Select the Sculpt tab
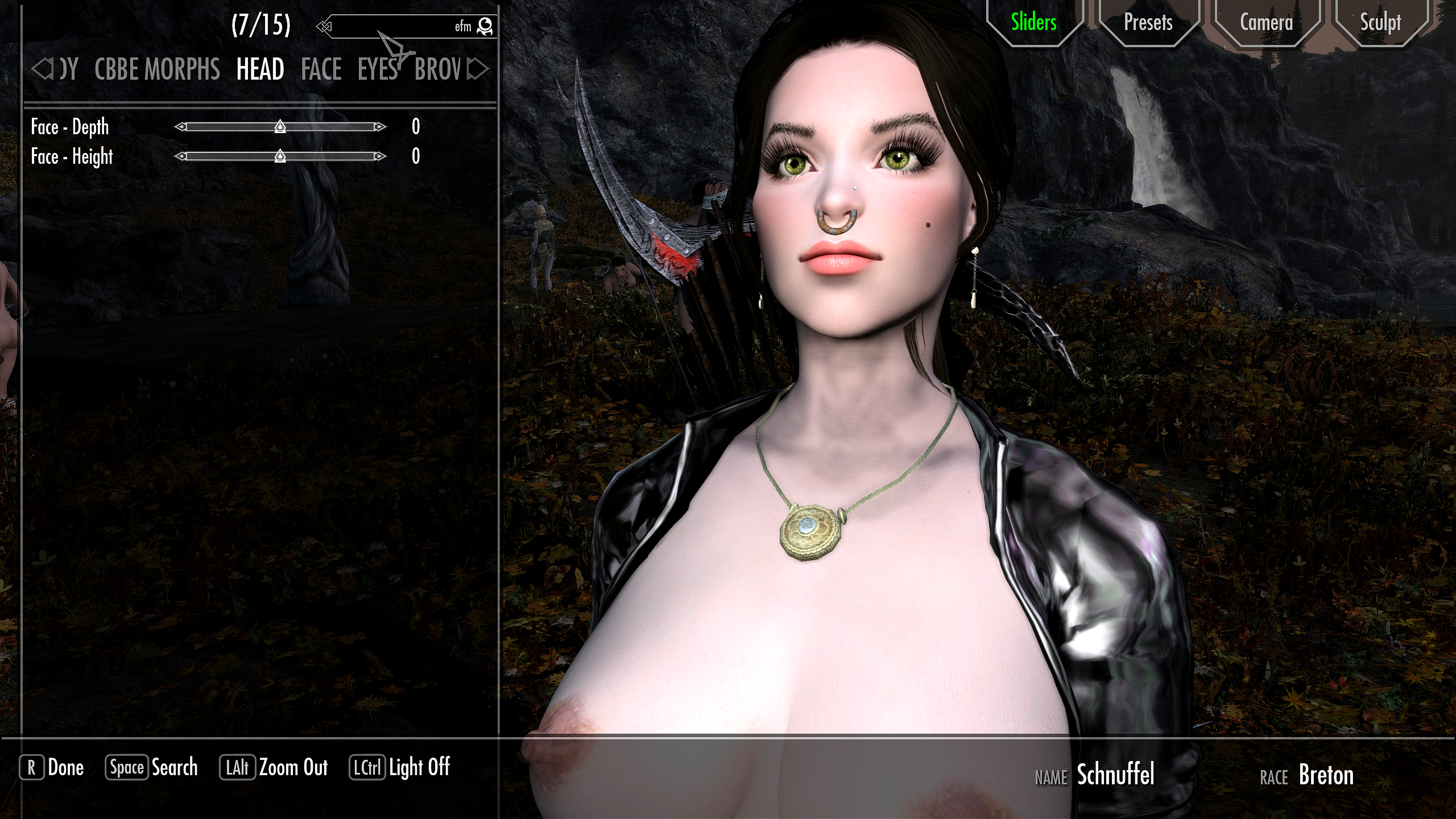1456x819 pixels. 1380,23
